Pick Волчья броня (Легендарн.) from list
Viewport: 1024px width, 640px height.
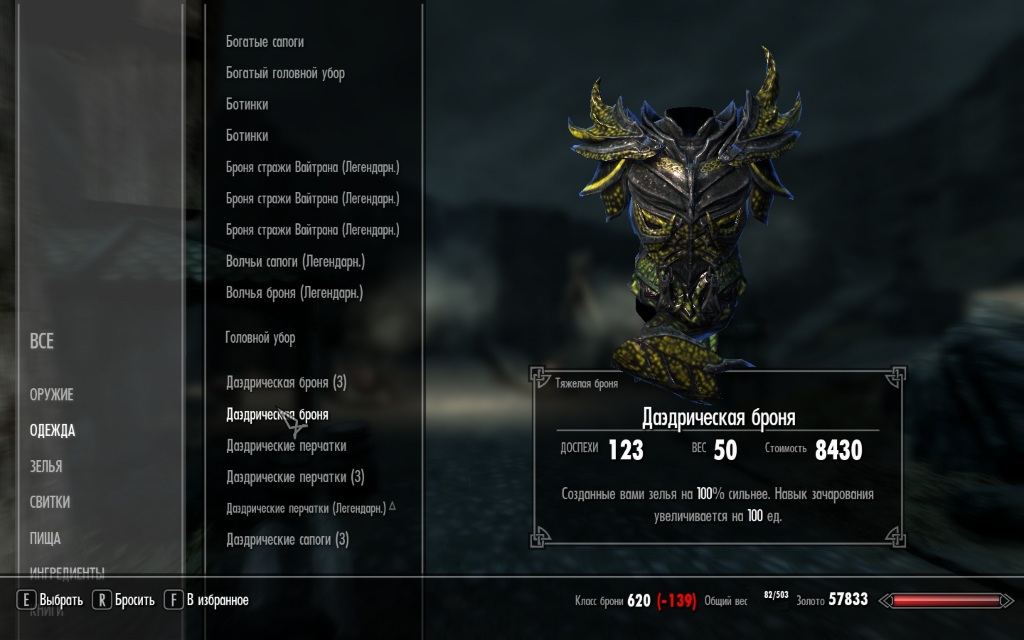point(294,293)
